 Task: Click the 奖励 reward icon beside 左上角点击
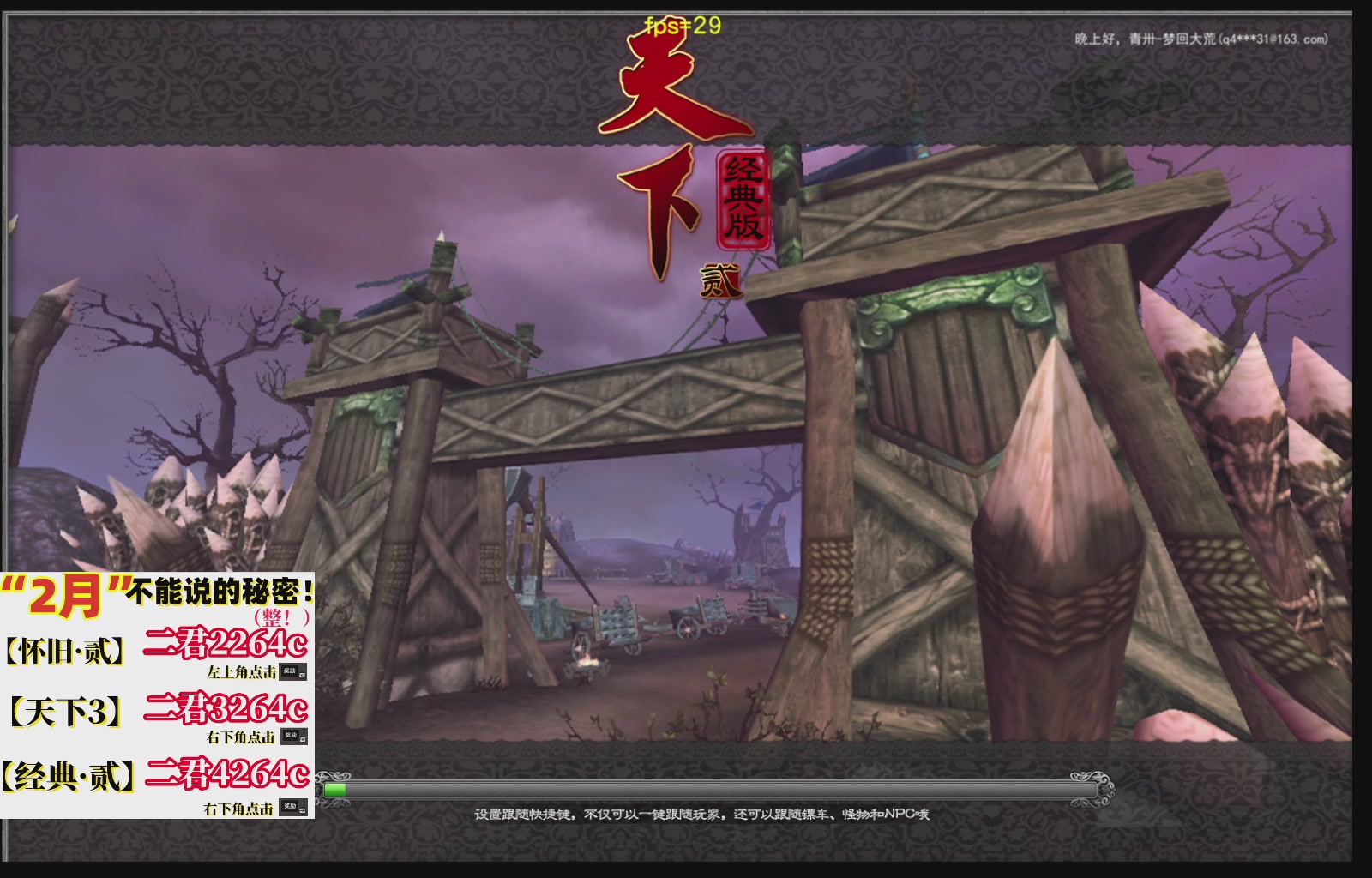[294, 671]
